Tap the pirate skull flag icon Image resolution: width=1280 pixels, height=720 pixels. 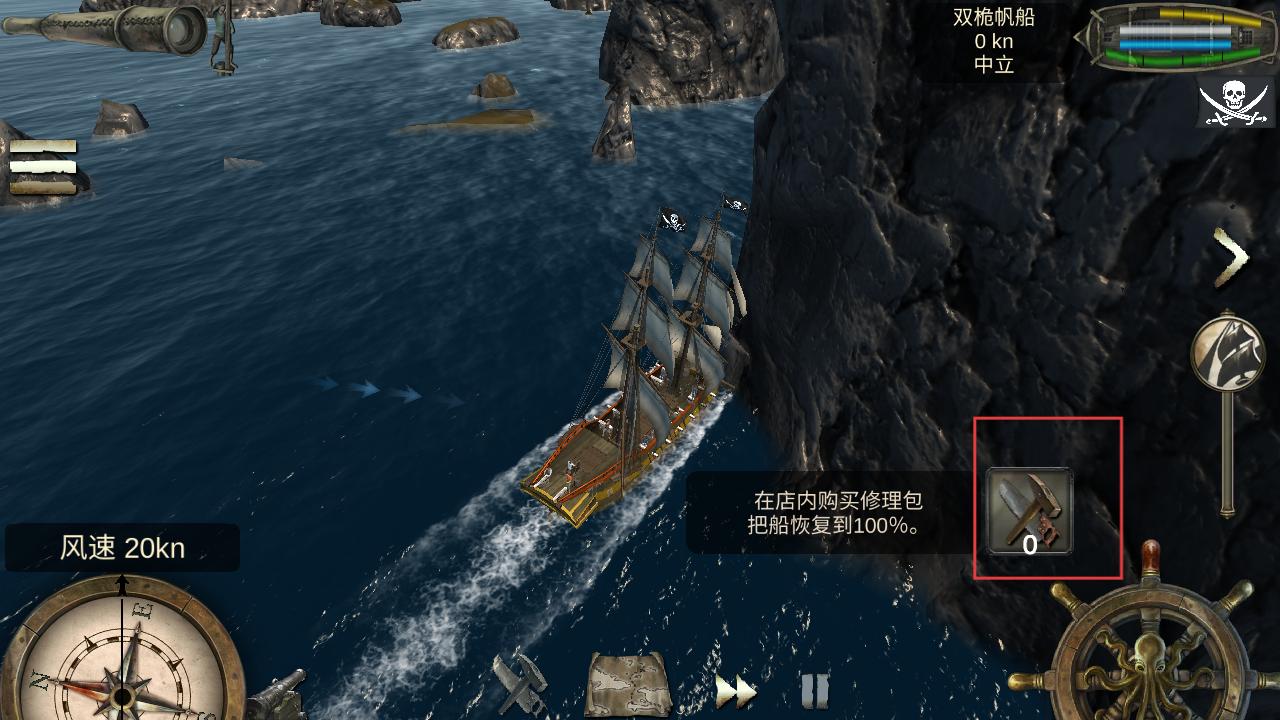(x=1236, y=102)
